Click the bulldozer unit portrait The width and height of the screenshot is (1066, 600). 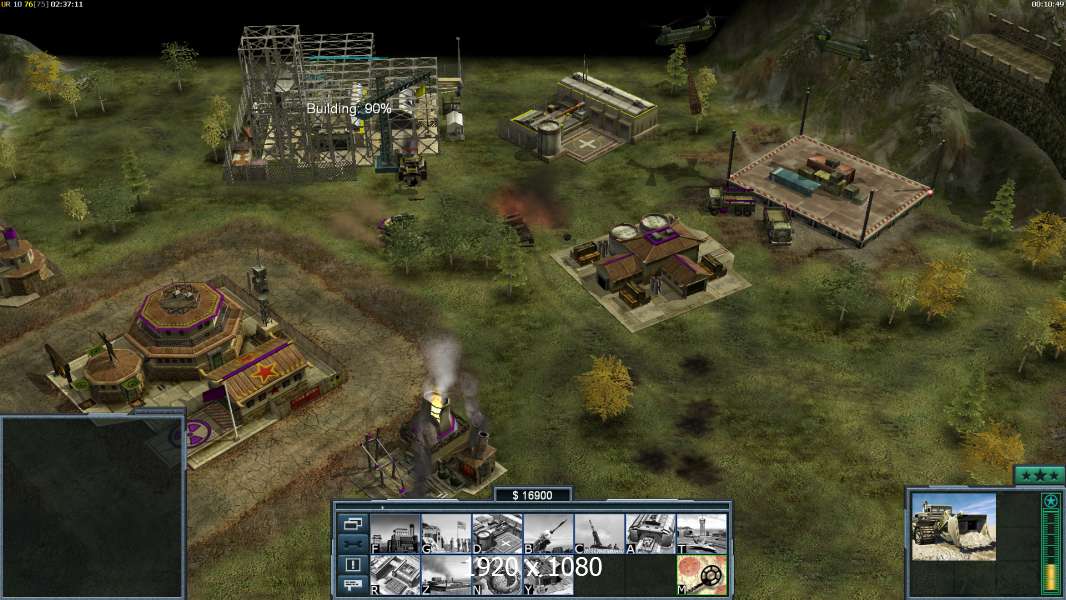(x=953, y=526)
